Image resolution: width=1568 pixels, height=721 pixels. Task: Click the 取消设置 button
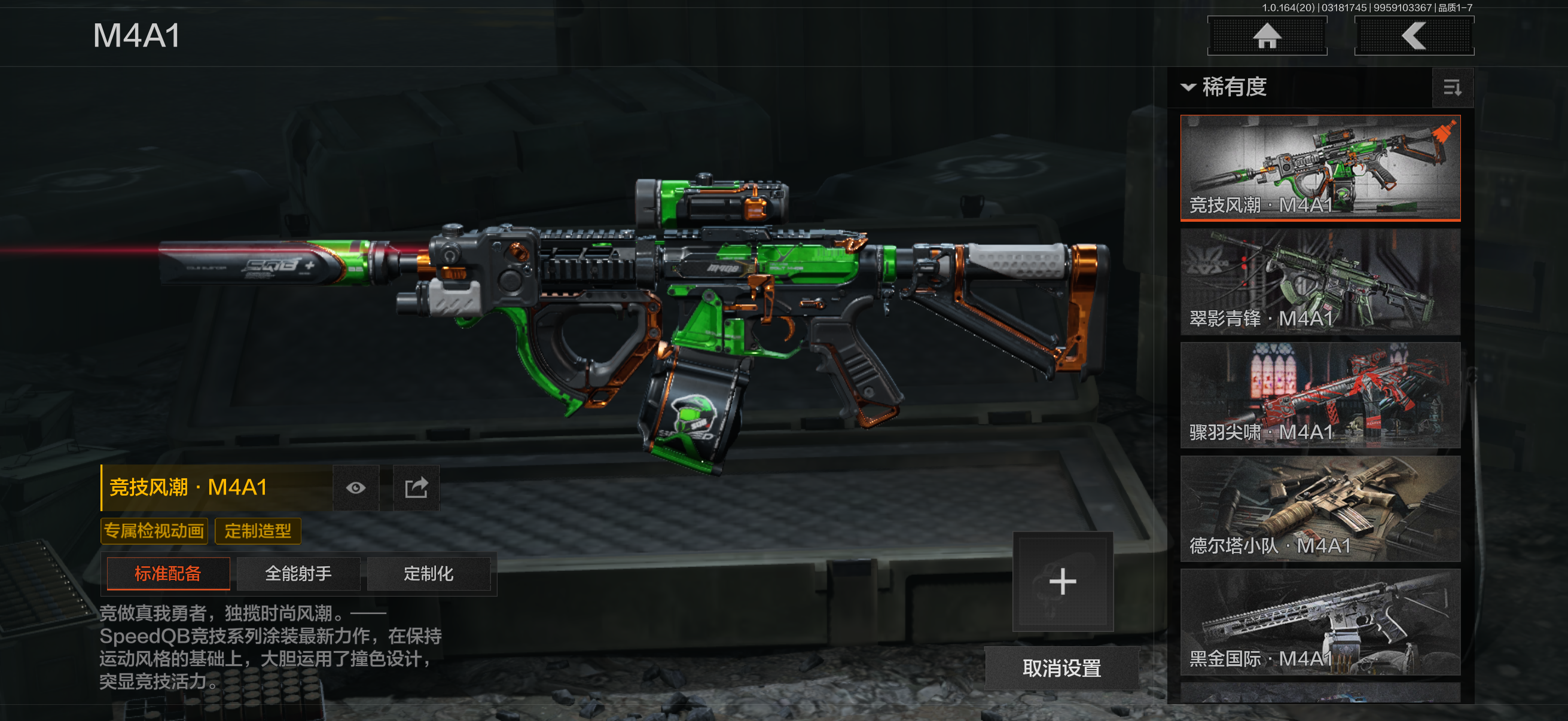[1061, 668]
